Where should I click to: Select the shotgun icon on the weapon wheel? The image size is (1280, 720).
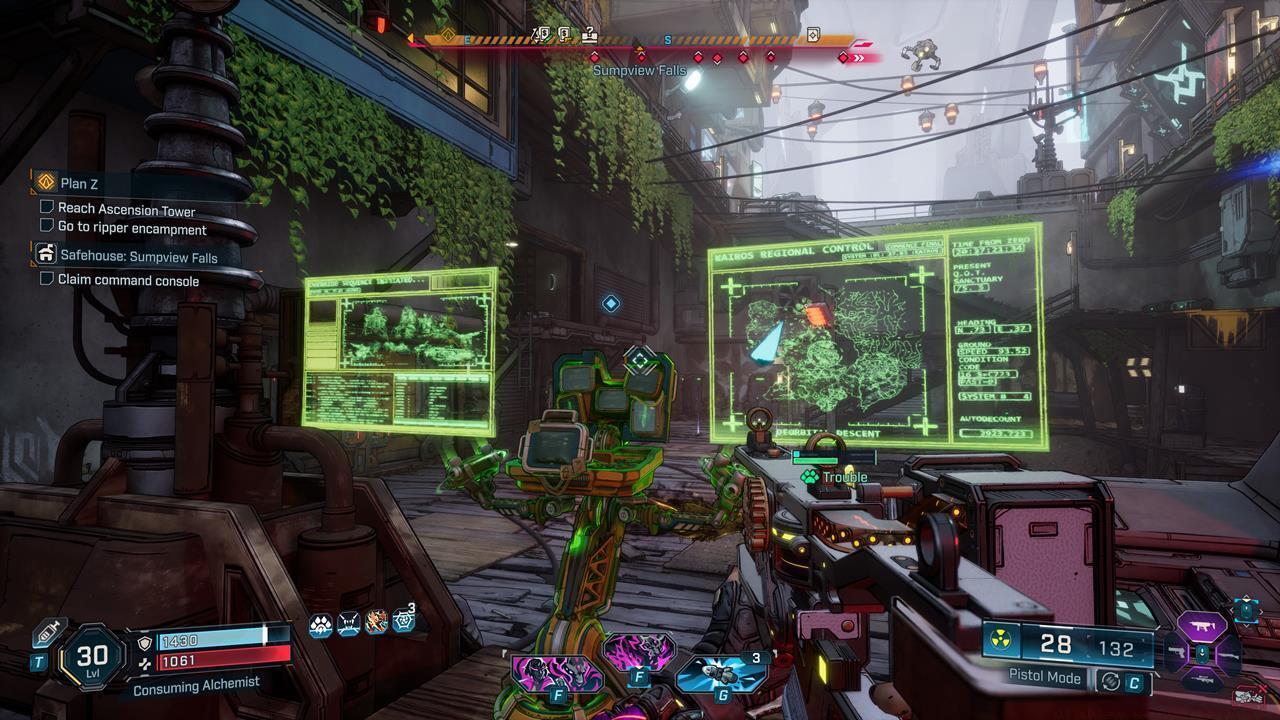coord(1230,656)
